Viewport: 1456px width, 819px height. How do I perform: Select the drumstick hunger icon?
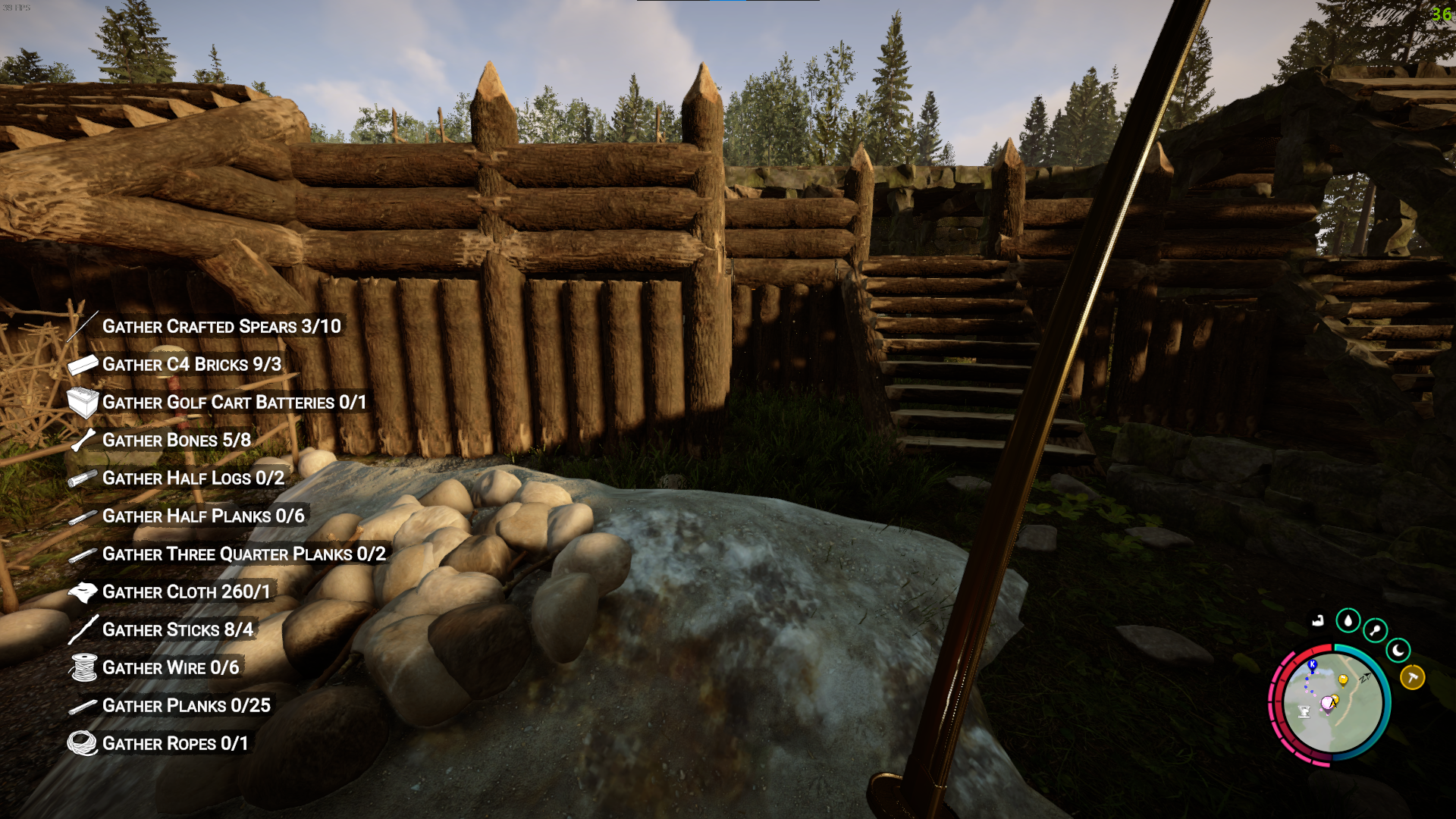click(x=1375, y=630)
